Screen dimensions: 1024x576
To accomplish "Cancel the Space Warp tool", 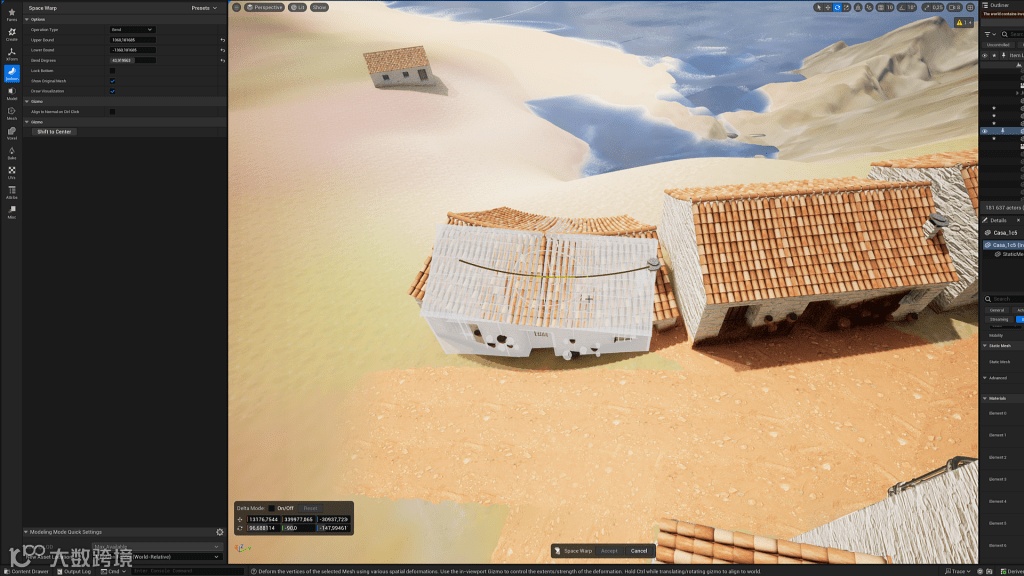I will click(639, 551).
